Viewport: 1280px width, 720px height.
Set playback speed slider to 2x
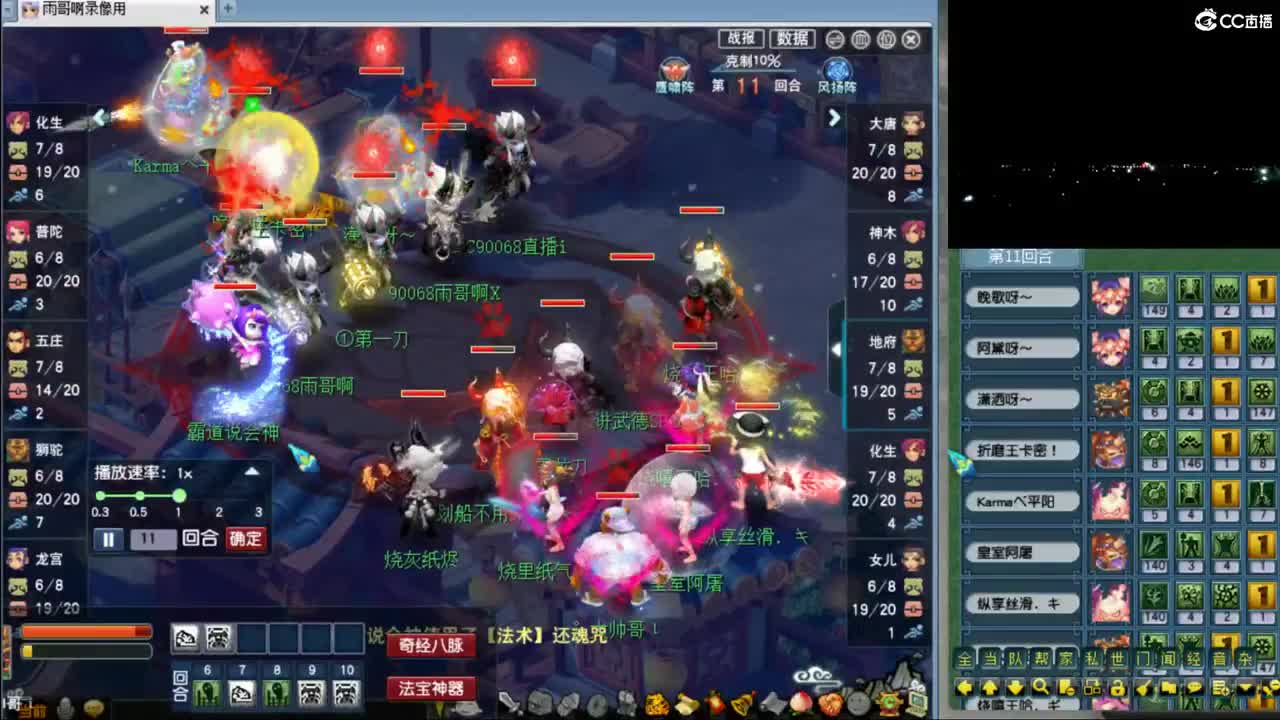coord(219,496)
